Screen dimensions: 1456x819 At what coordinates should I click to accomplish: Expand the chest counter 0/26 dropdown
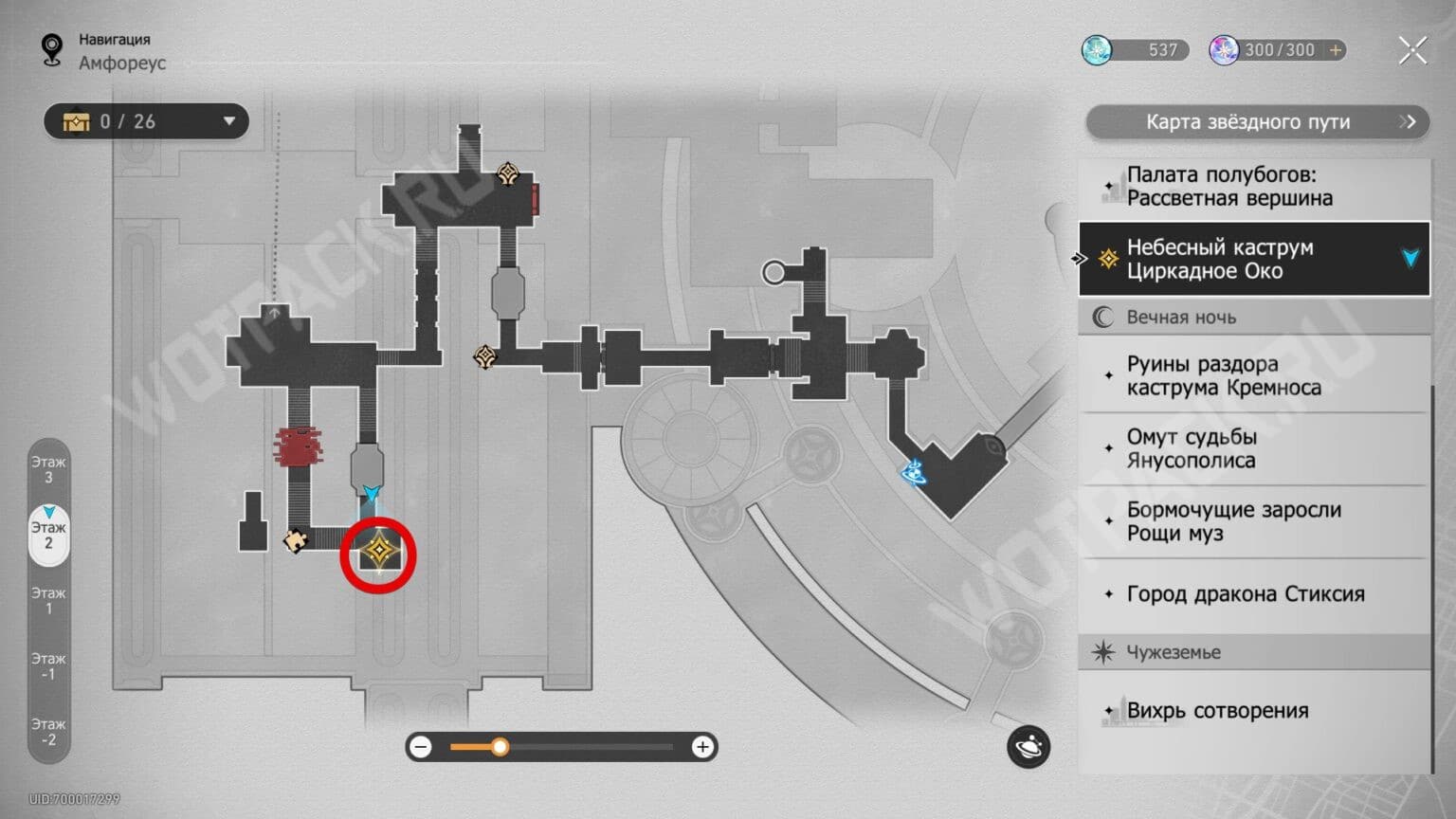coord(228,121)
